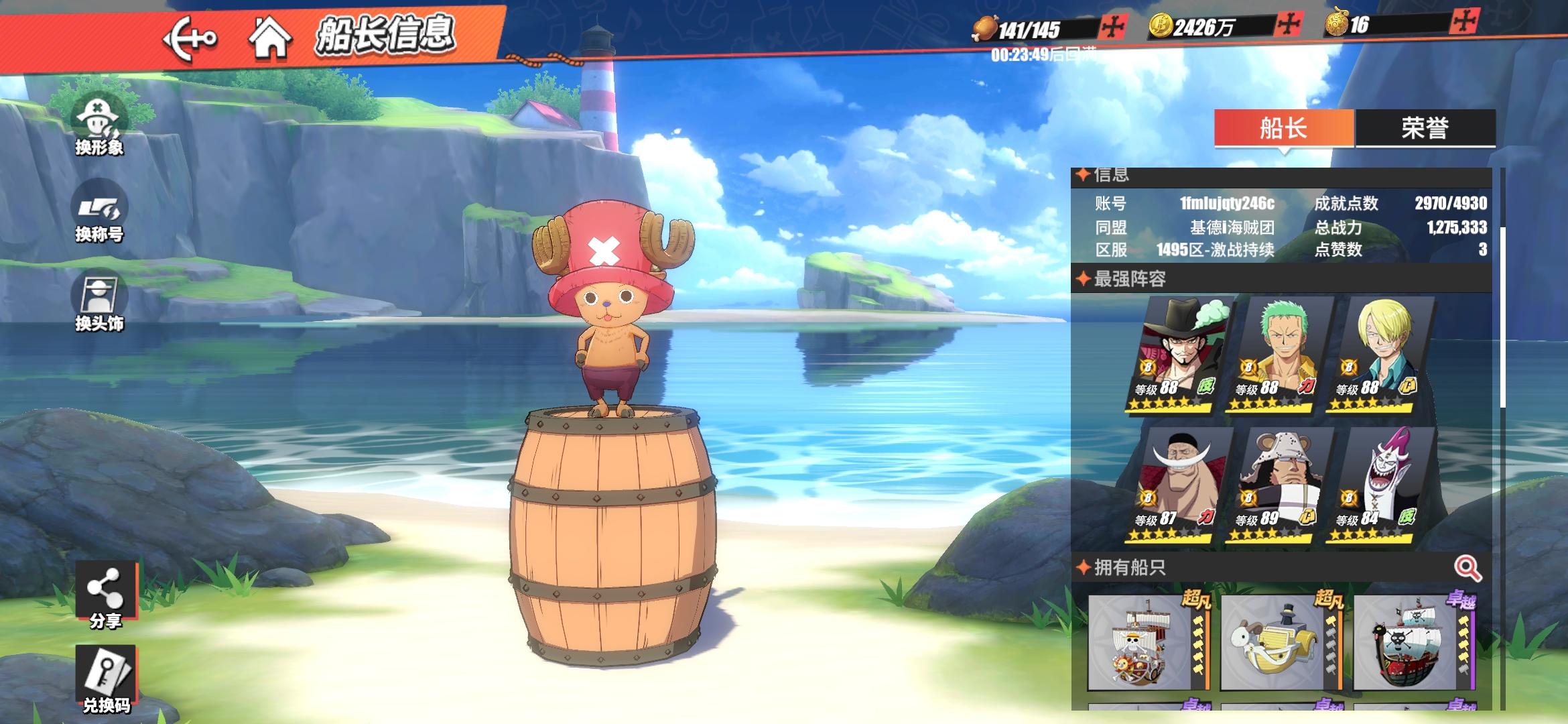Open the 换头饰 headwear changer
Screen dimensions: 1568x724
[x=99, y=301]
